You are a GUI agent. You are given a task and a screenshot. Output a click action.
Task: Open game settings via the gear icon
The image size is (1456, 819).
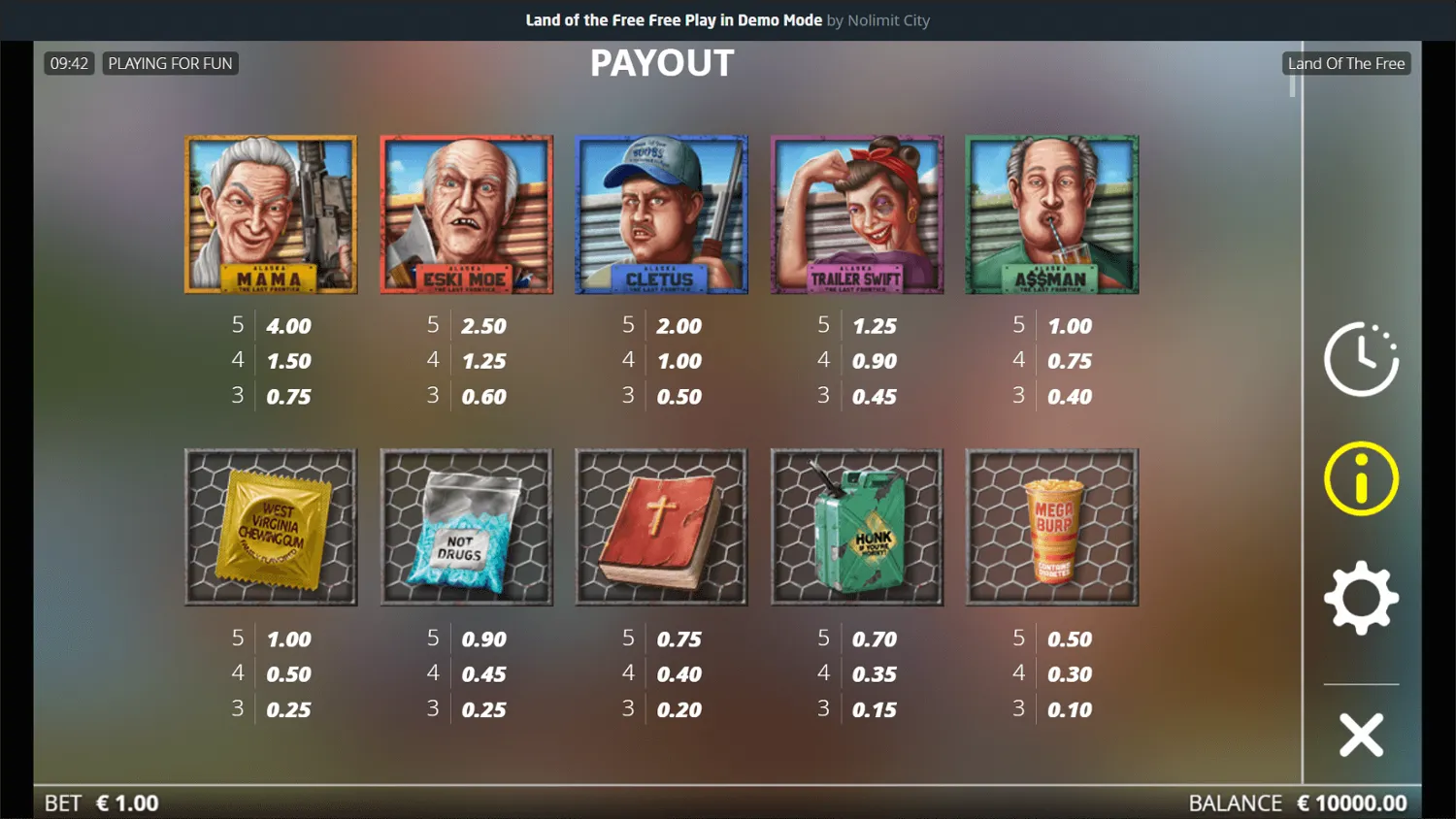1361,598
